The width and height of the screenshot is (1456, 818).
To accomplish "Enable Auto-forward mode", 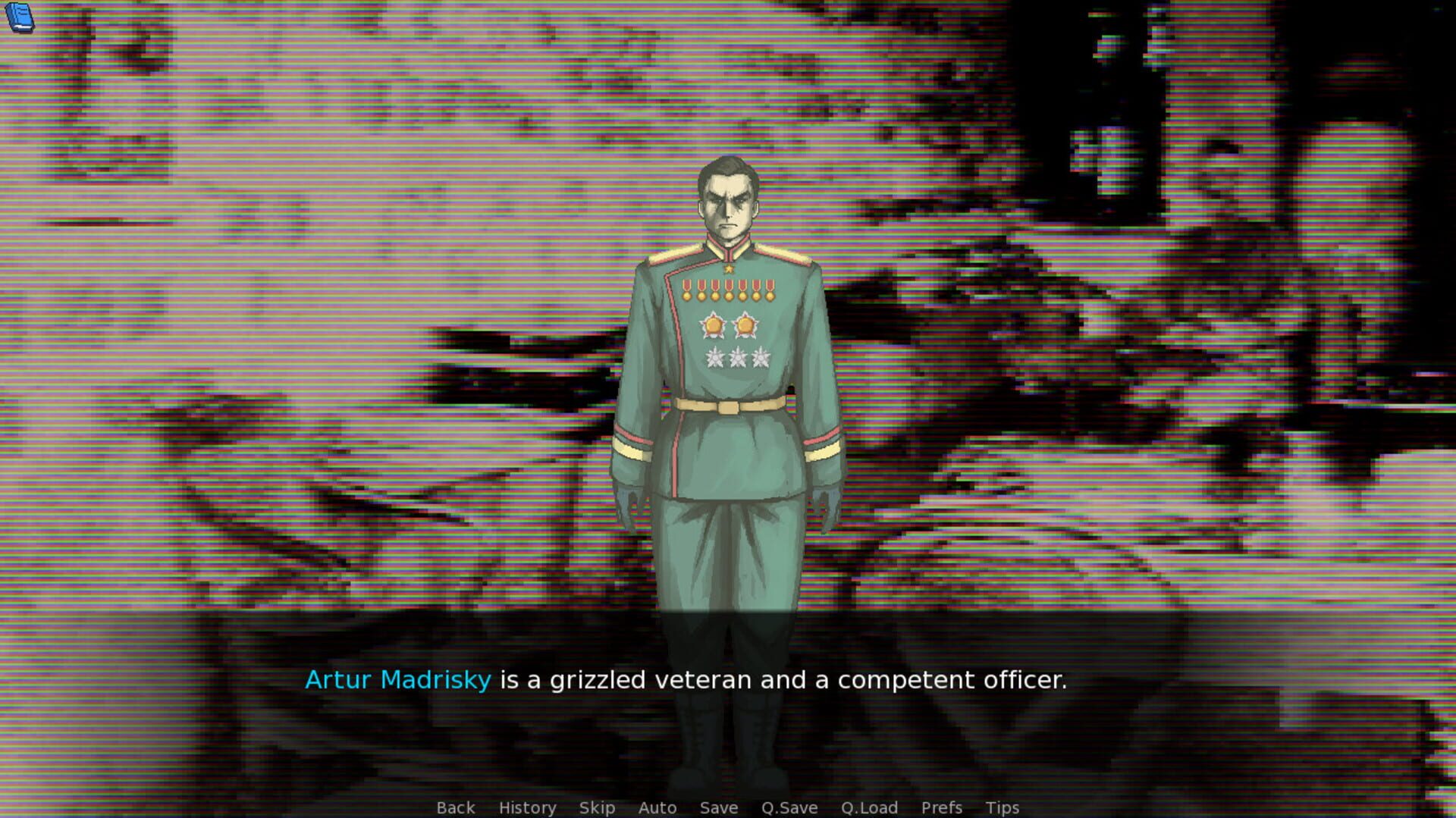I will tap(657, 807).
